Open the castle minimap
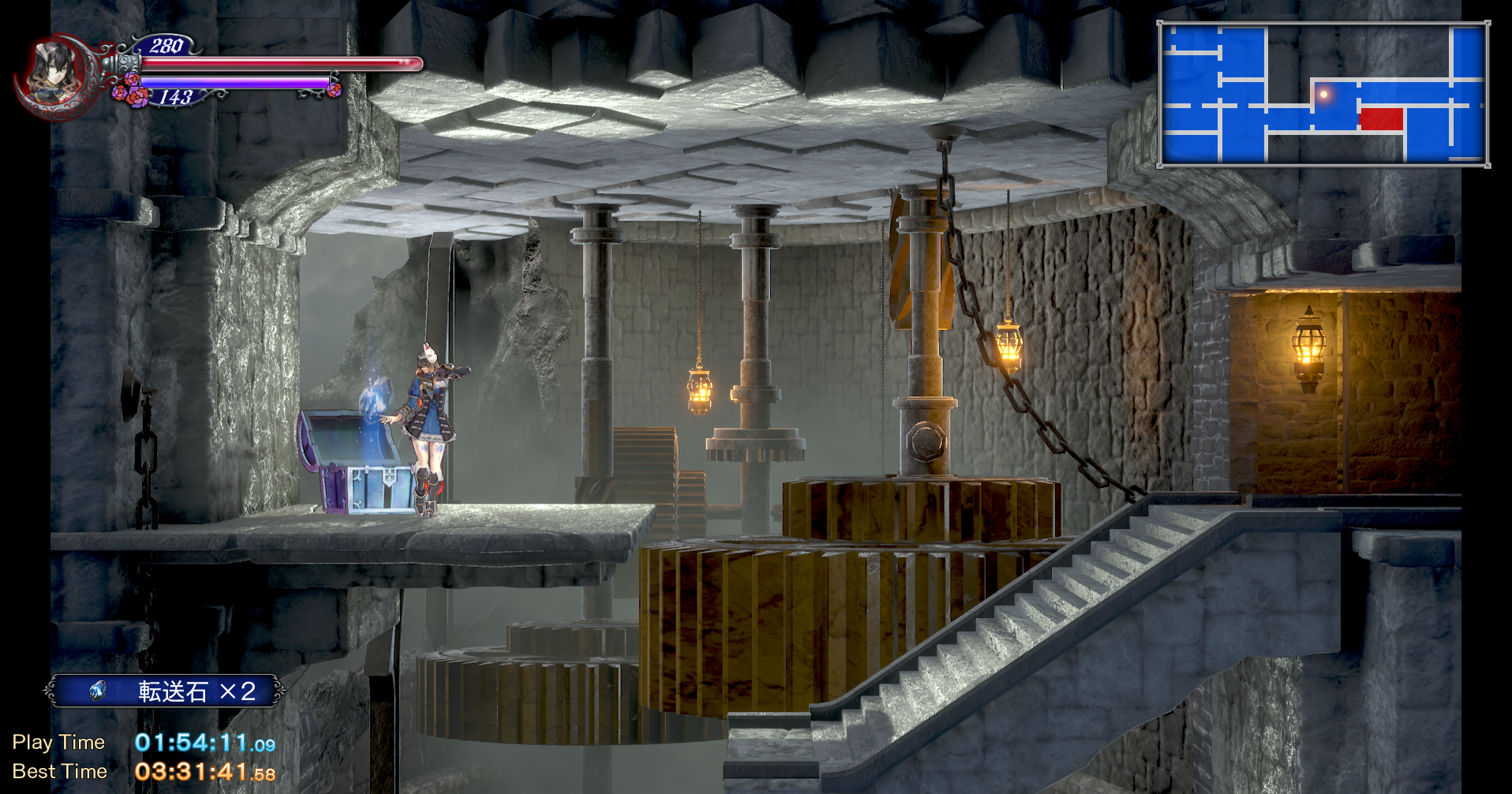 [1323, 95]
